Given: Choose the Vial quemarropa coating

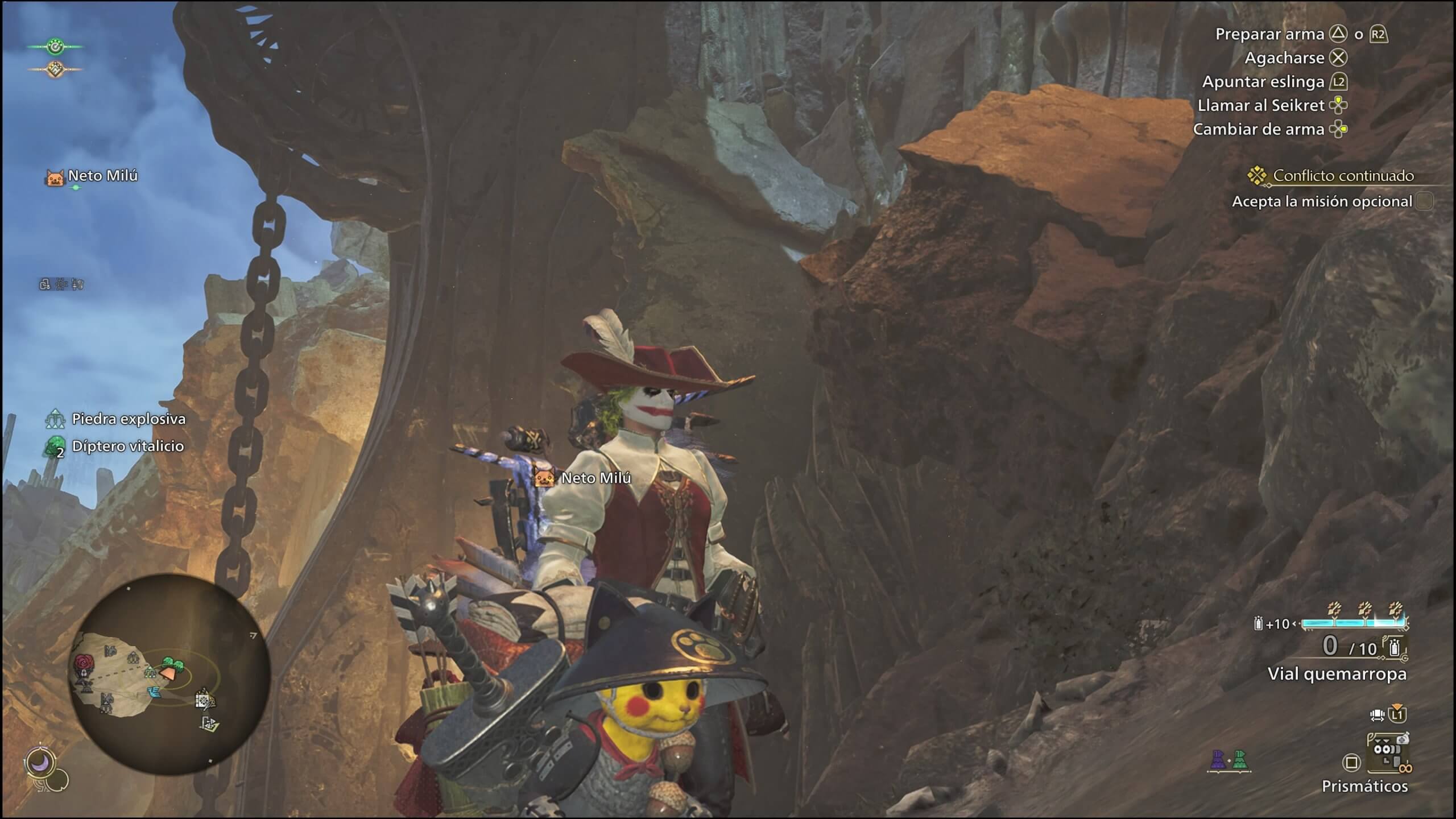Looking at the screenshot, I should (1335, 674).
